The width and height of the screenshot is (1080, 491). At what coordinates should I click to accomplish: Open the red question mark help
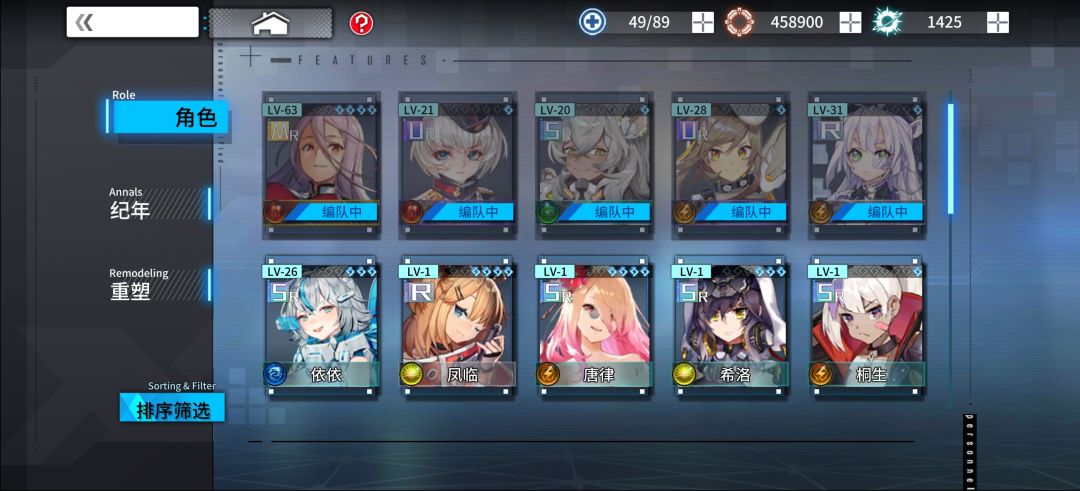point(361,22)
